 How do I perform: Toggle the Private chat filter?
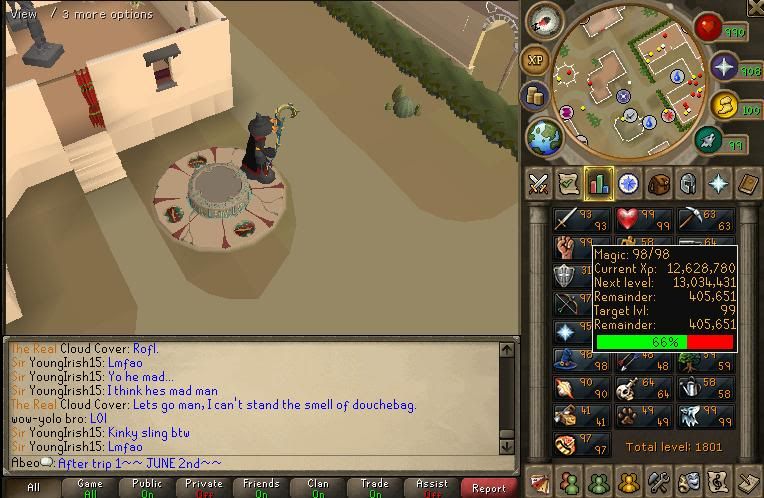204,488
